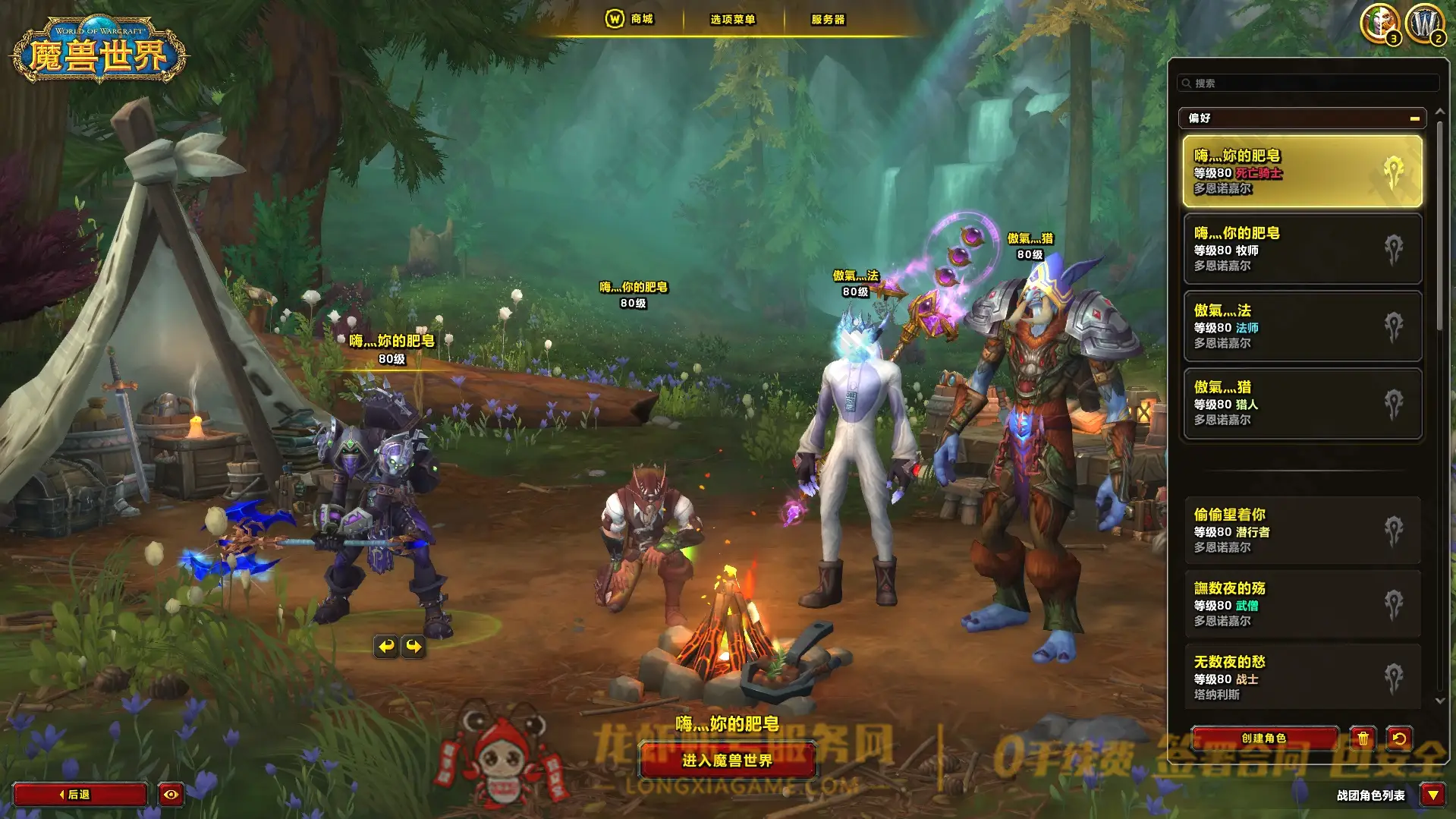Pick the 武僧 character 謶数夜的殇
The width and height of the screenshot is (1456, 819).
[1302, 604]
